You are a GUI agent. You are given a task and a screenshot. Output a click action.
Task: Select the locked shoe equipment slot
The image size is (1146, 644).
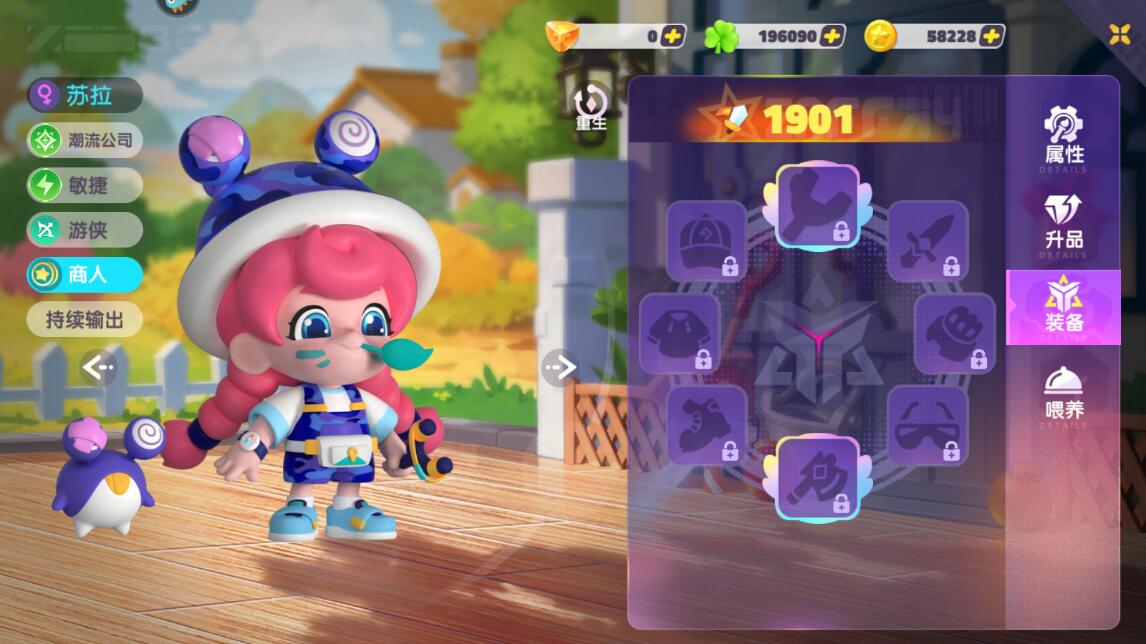[x=706, y=425]
